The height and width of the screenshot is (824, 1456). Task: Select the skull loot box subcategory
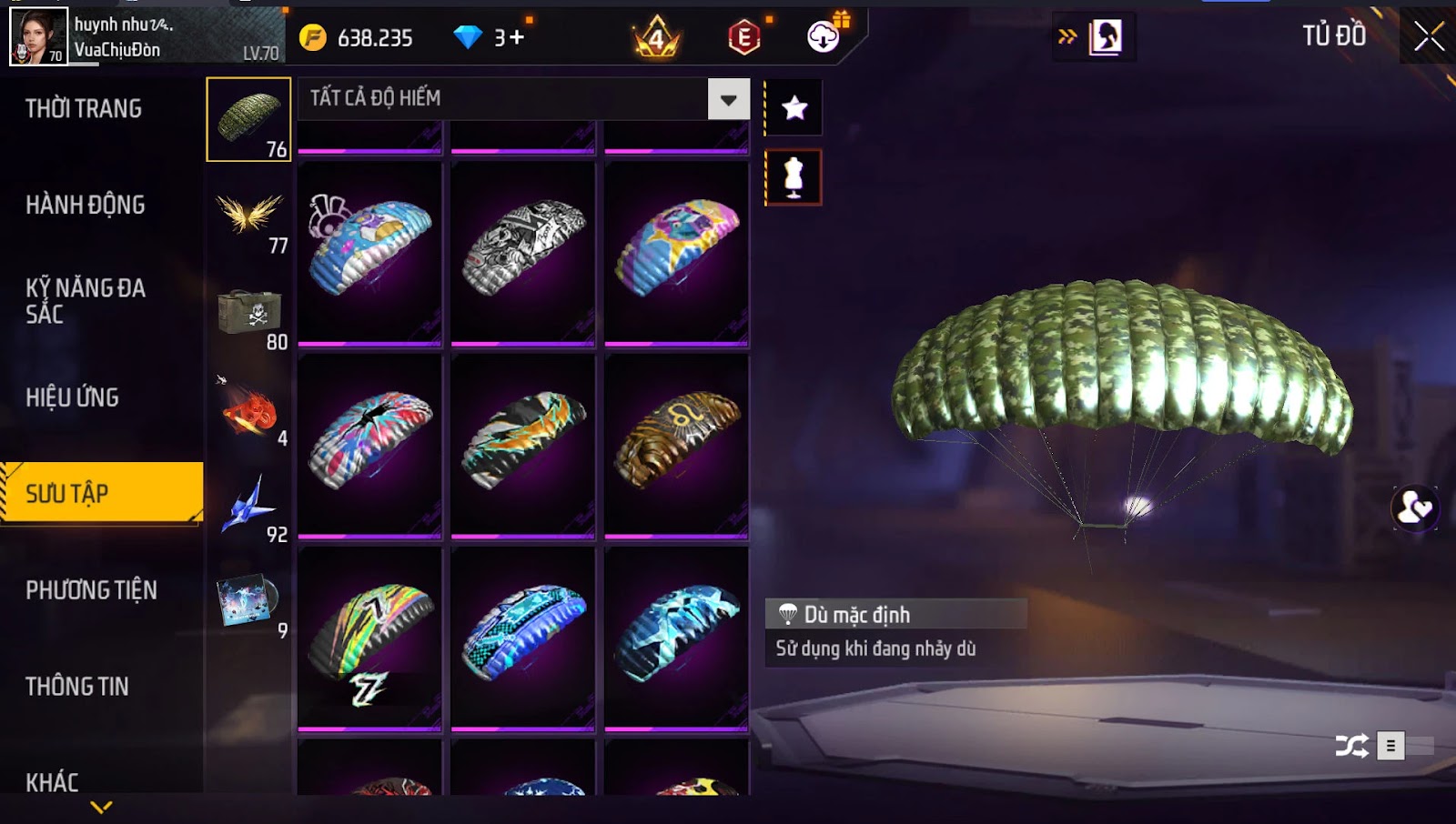click(x=249, y=315)
